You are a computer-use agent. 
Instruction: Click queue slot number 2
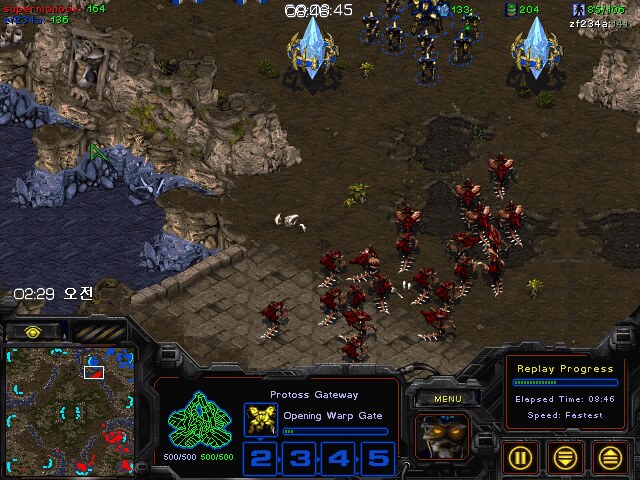261,458
